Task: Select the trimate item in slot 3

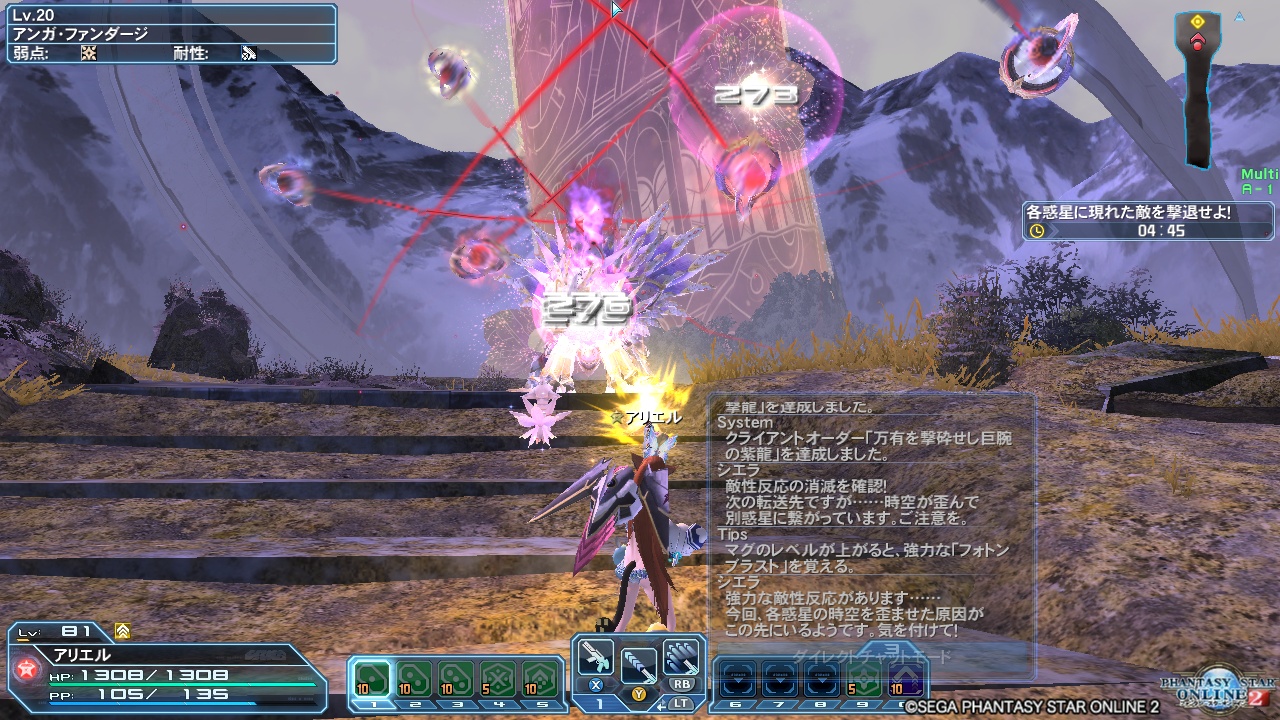Action: (455, 676)
